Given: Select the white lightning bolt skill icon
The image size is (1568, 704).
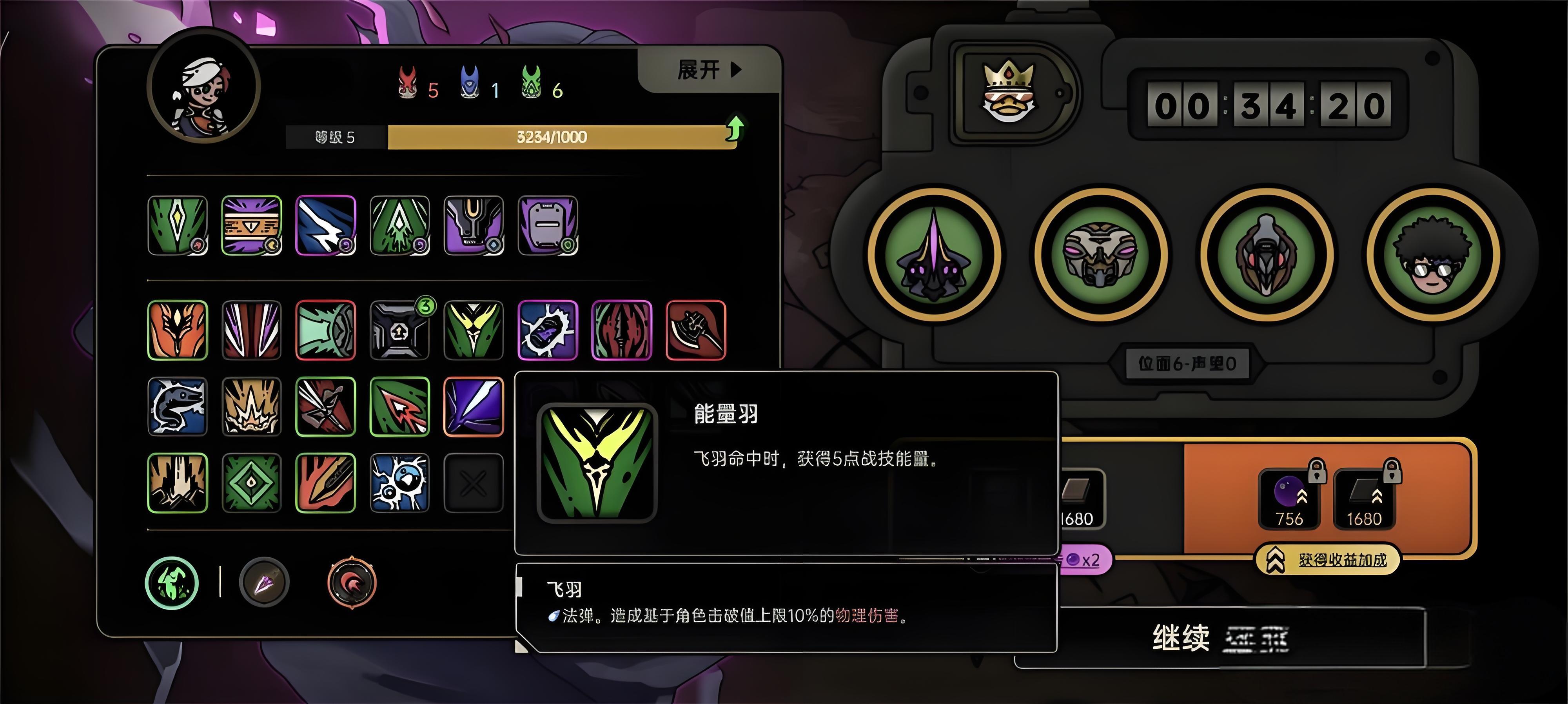Looking at the screenshot, I should pyautogui.click(x=326, y=225).
